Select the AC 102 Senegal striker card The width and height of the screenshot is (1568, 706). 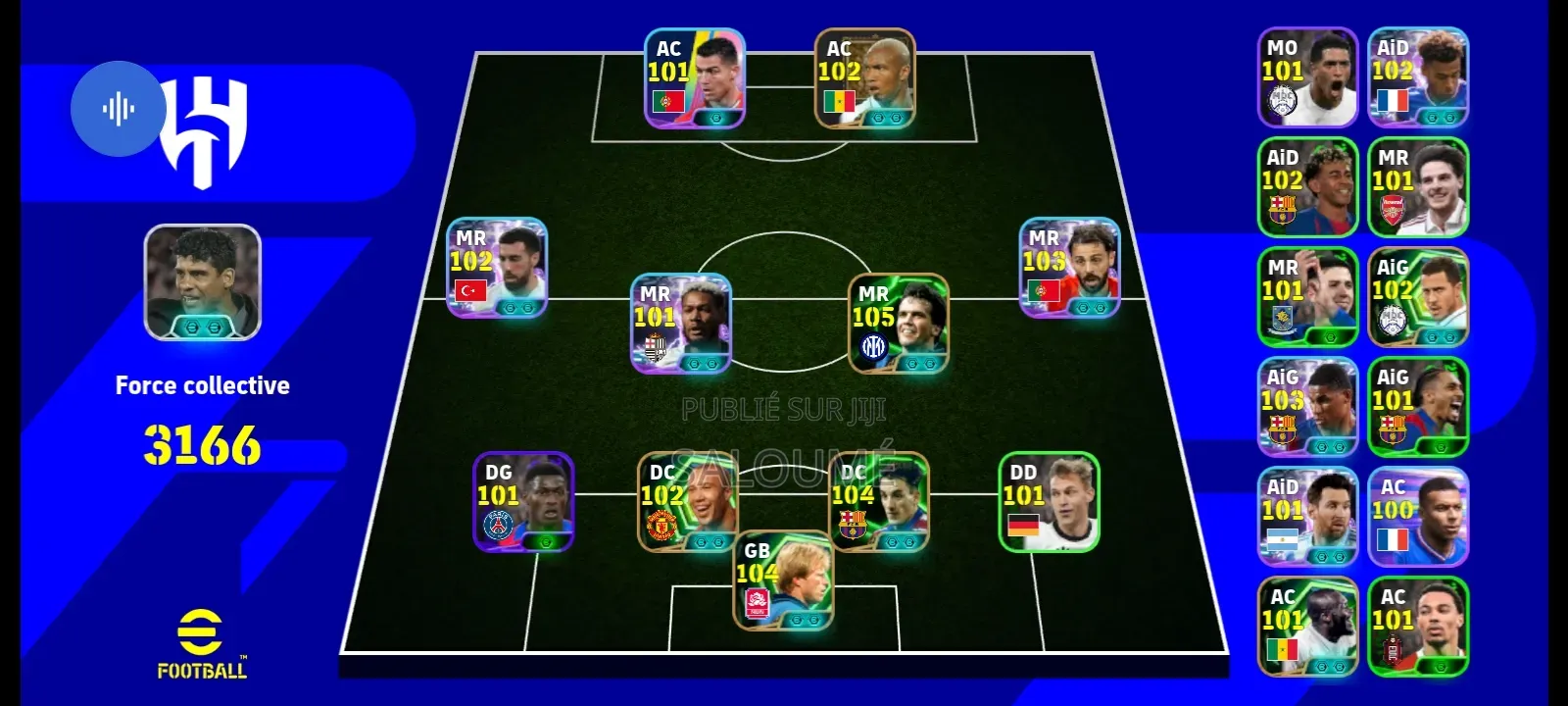click(864, 79)
